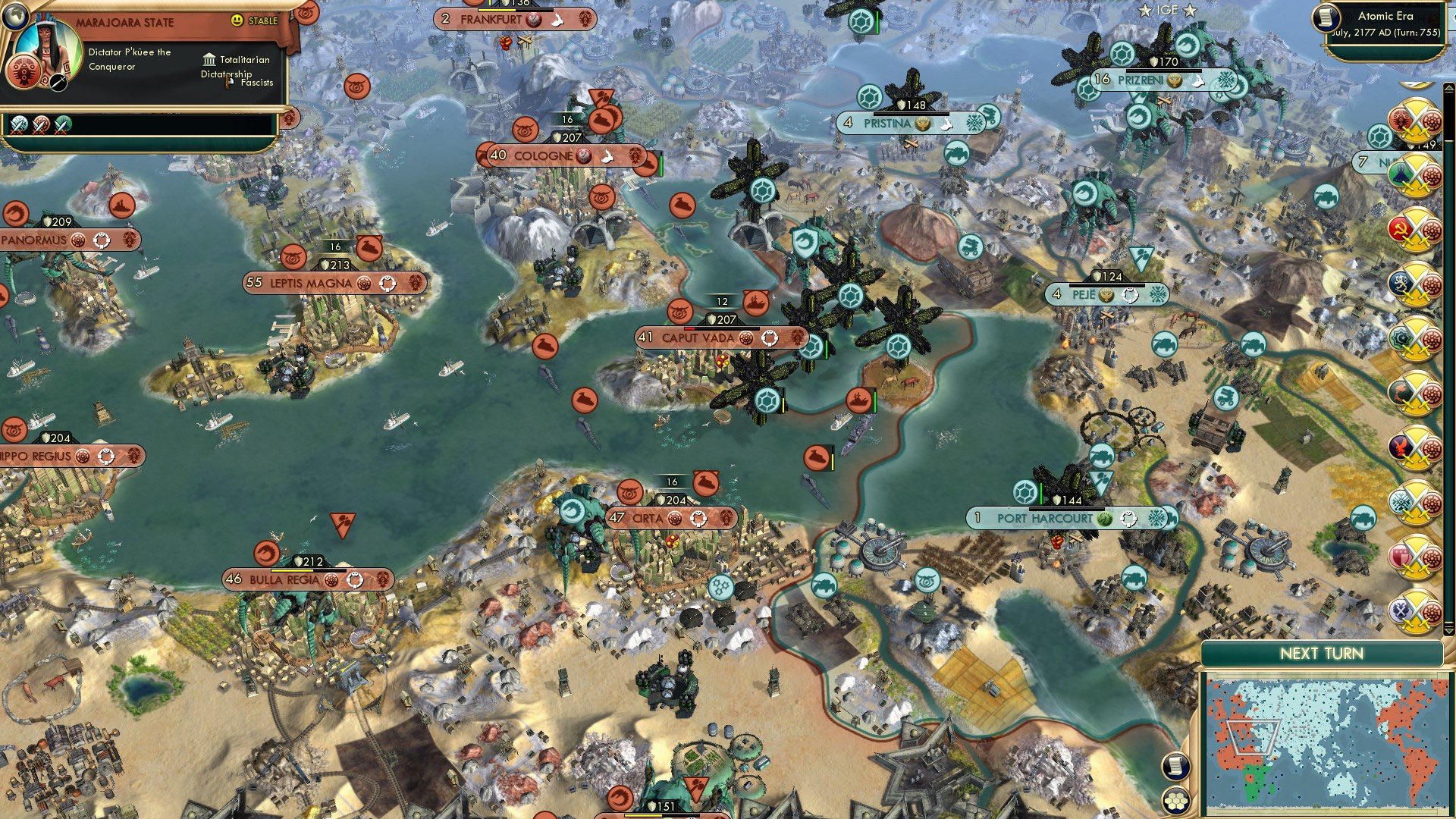End turn with the Next Turn button
This screenshot has width=1456, height=819.
coord(1321,654)
